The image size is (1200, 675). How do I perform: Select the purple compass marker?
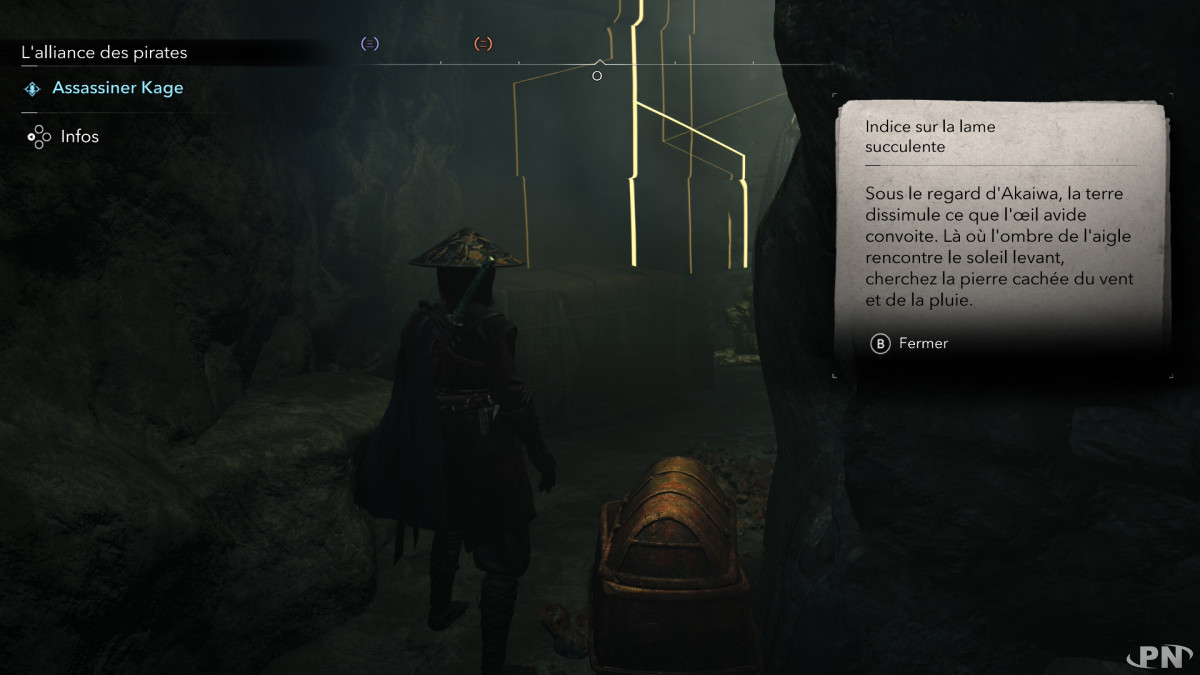(x=370, y=44)
